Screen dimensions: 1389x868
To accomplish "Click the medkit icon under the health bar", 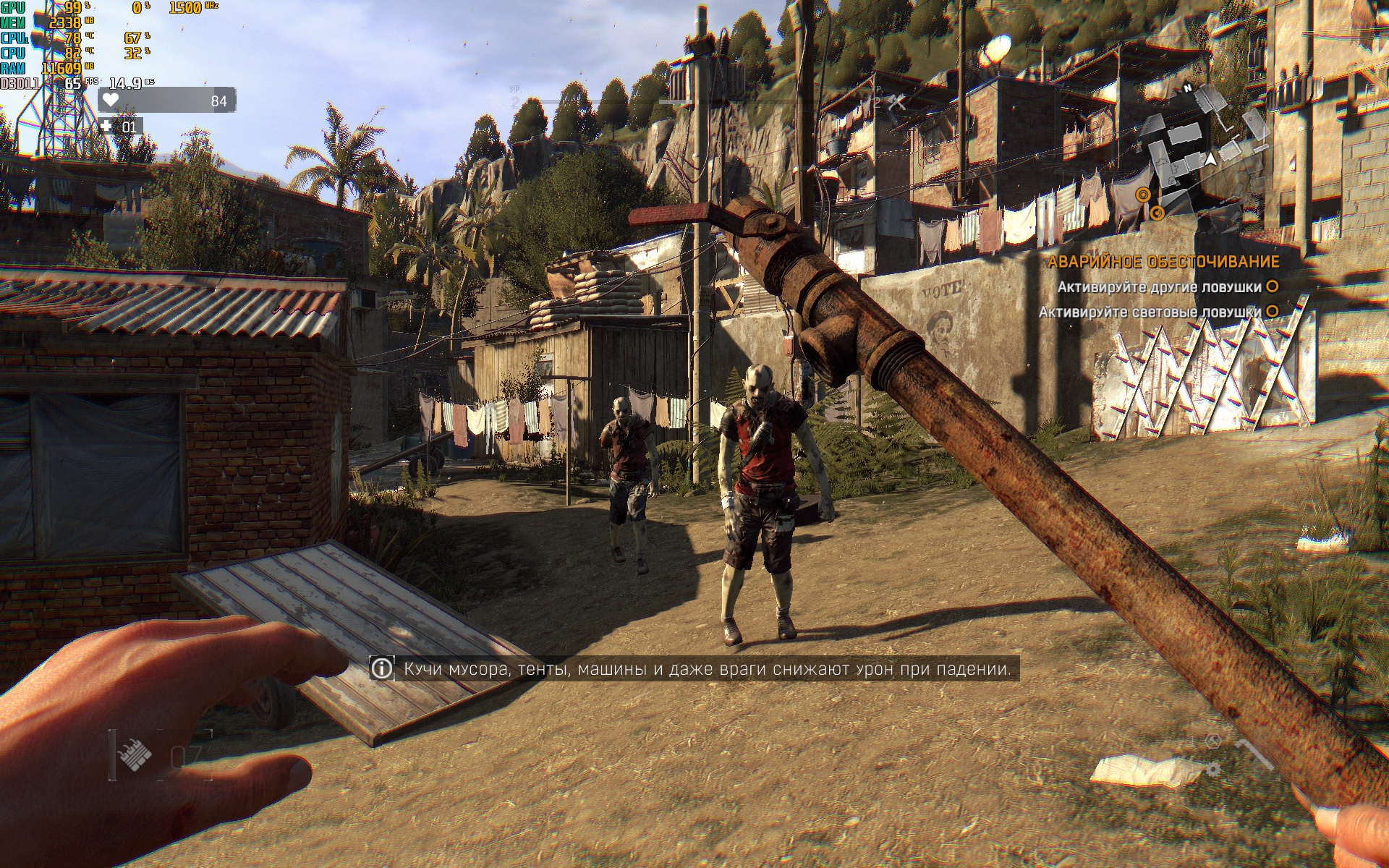I will coord(107,127).
